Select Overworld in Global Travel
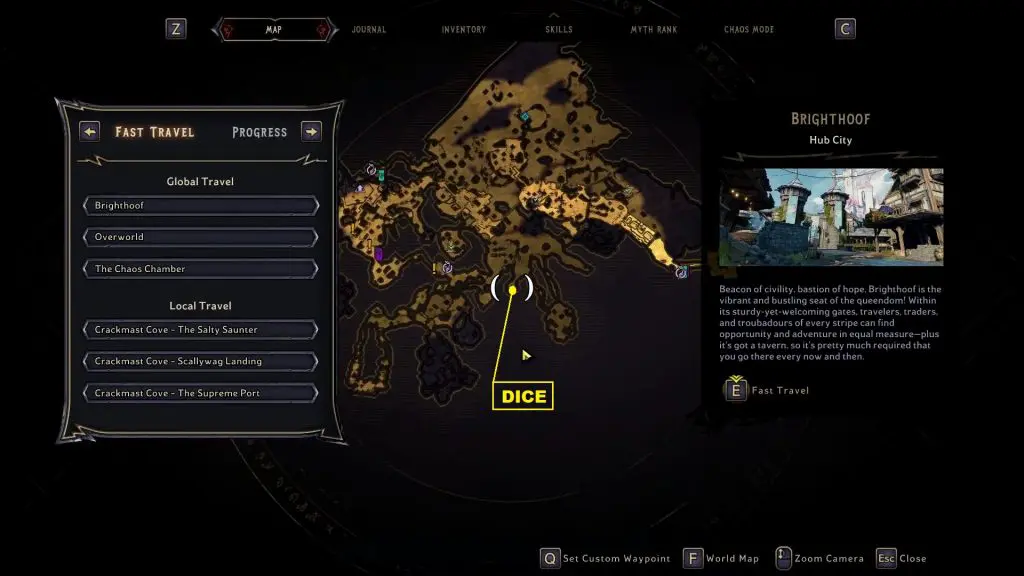Screen dimensions: 1024x576 201,238
